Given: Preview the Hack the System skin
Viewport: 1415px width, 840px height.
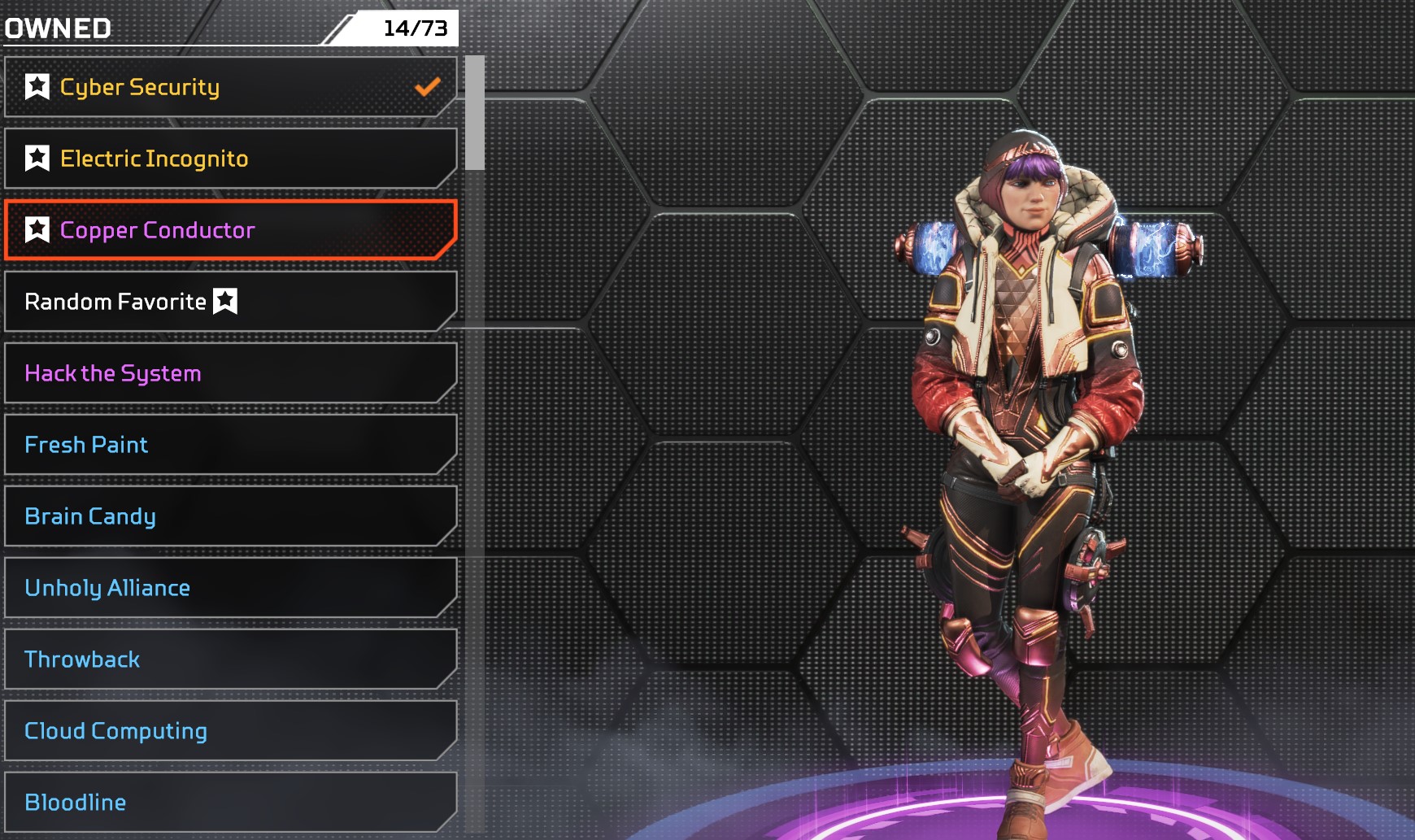Looking at the screenshot, I should tap(231, 373).
